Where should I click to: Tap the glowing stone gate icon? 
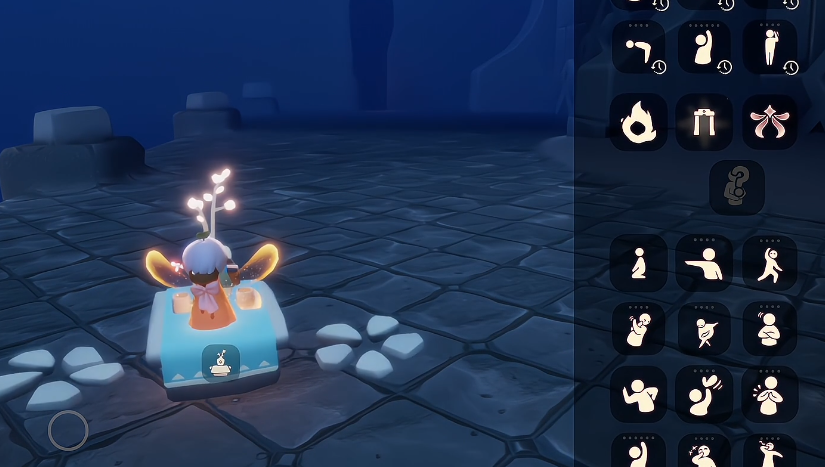(704, 123)
